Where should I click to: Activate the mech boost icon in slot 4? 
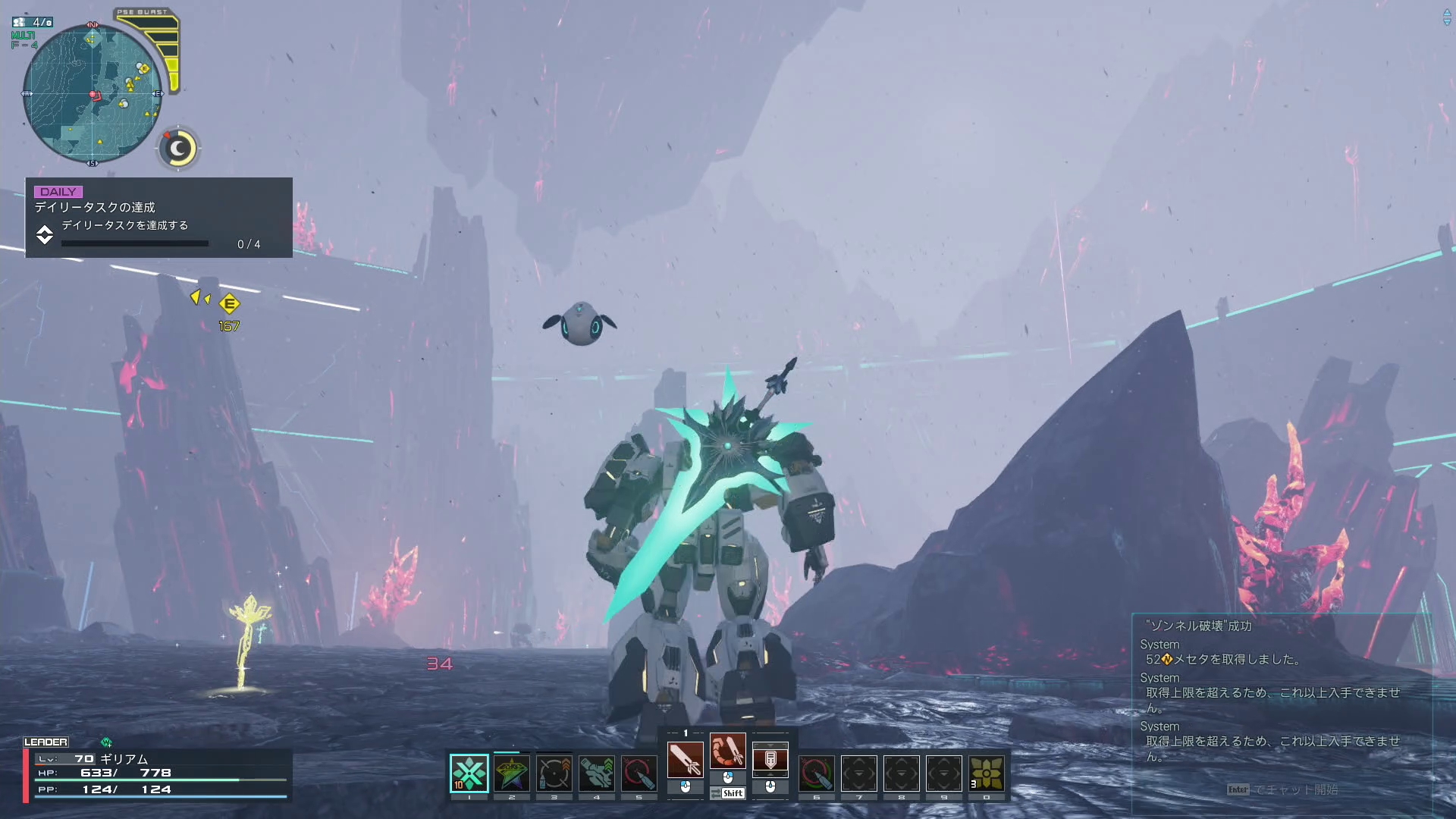point(597,773)
